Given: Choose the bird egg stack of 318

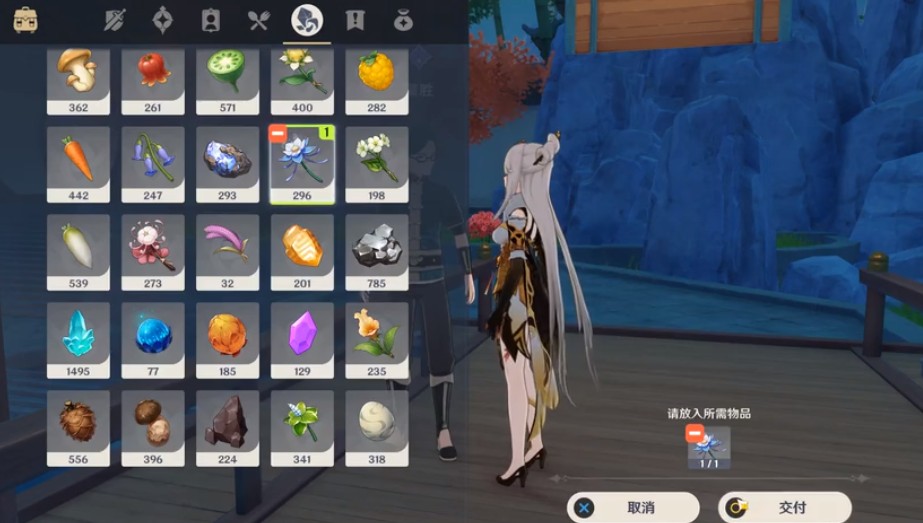Looking at the screenshot, I should (x=376, y=428).
